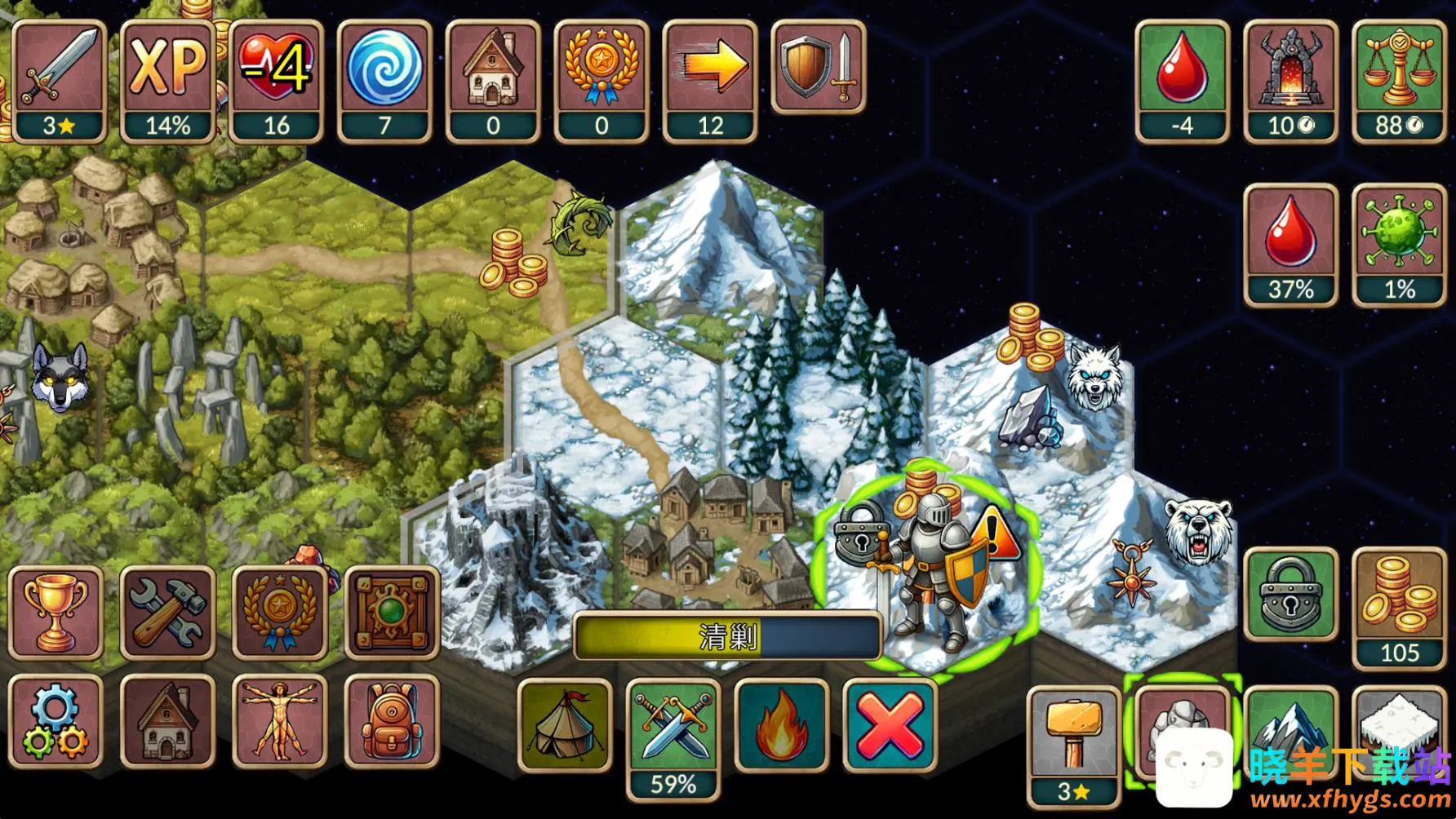The image size is (1456, 819).
Task: Activate the flame burn action
Action: [x=781, y=725]
